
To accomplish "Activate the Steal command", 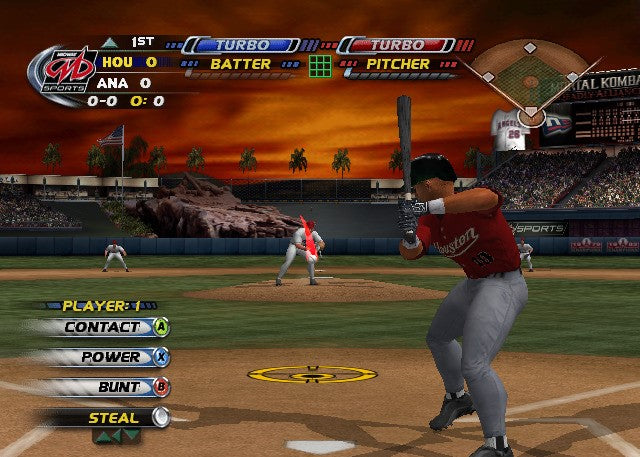I will click(x=114, y=418).
